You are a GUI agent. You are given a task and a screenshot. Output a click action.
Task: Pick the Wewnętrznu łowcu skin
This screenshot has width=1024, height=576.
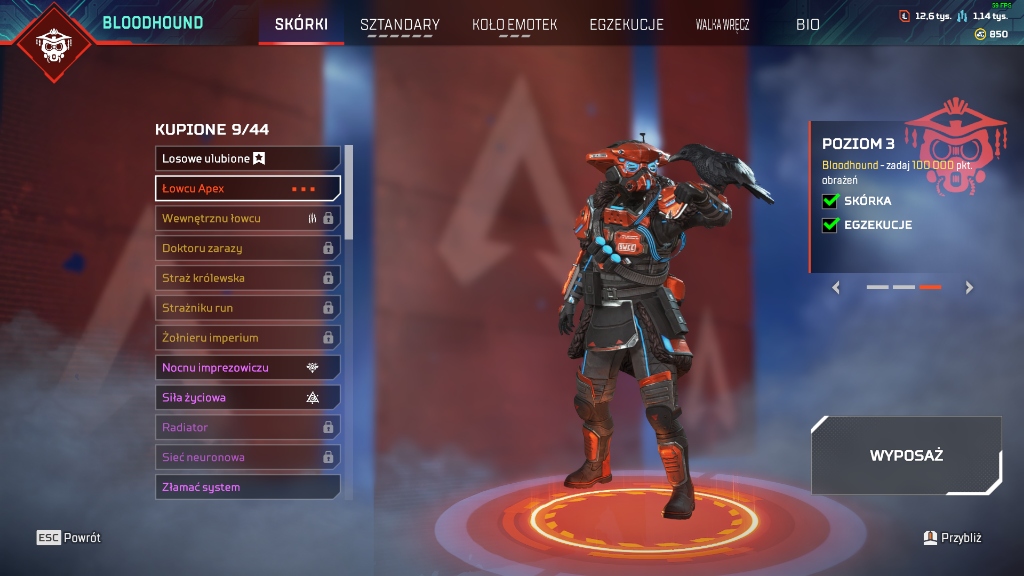[248, 218]
